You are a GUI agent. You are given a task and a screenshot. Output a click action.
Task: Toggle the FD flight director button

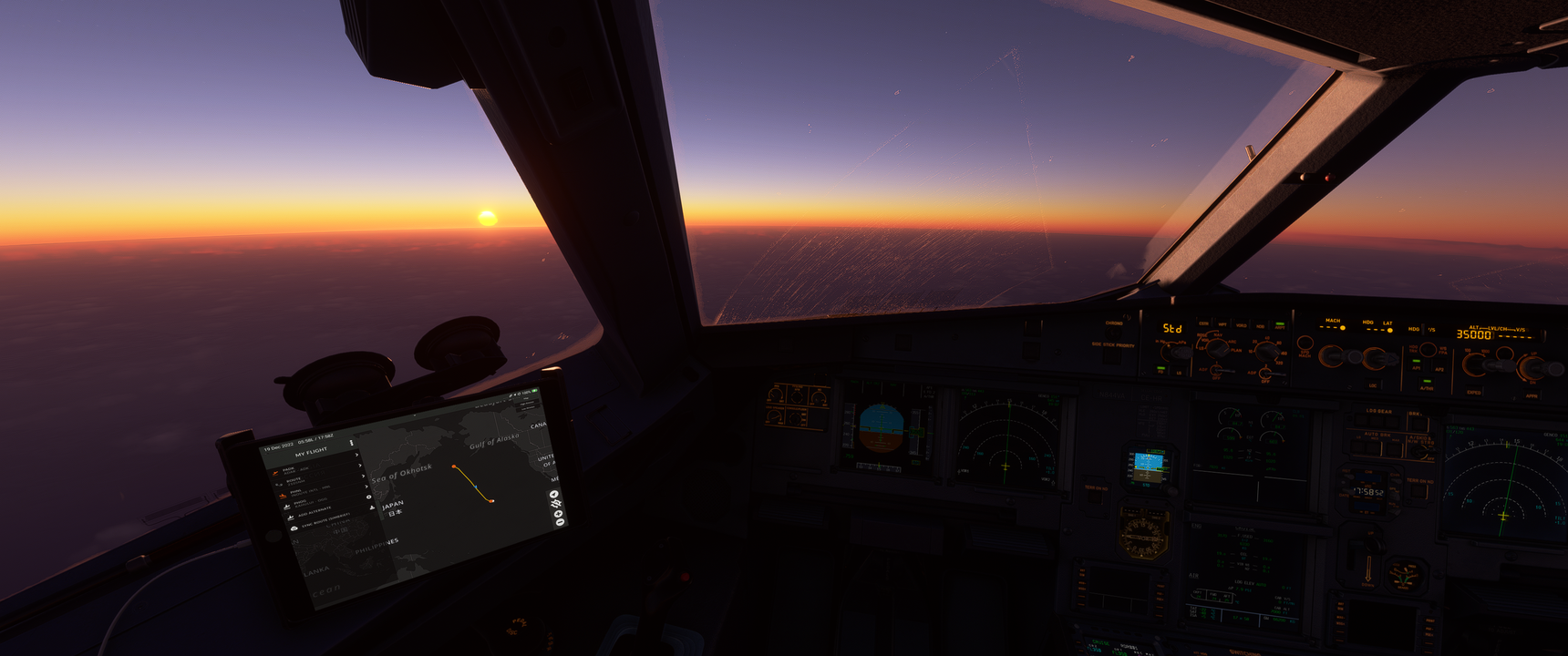[1161, 369]
